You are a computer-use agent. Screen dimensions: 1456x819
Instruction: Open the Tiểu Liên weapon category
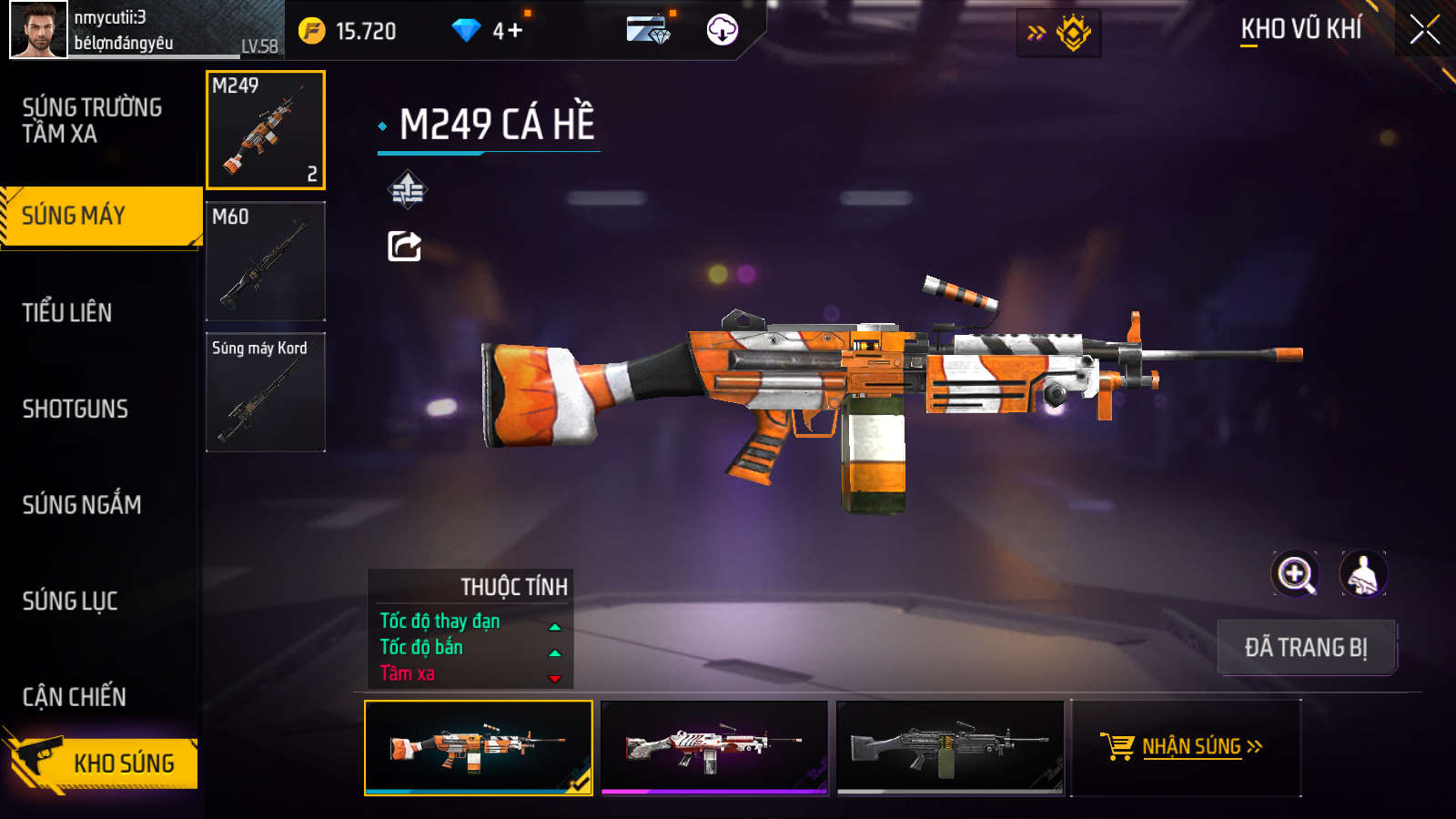(67, 312)
